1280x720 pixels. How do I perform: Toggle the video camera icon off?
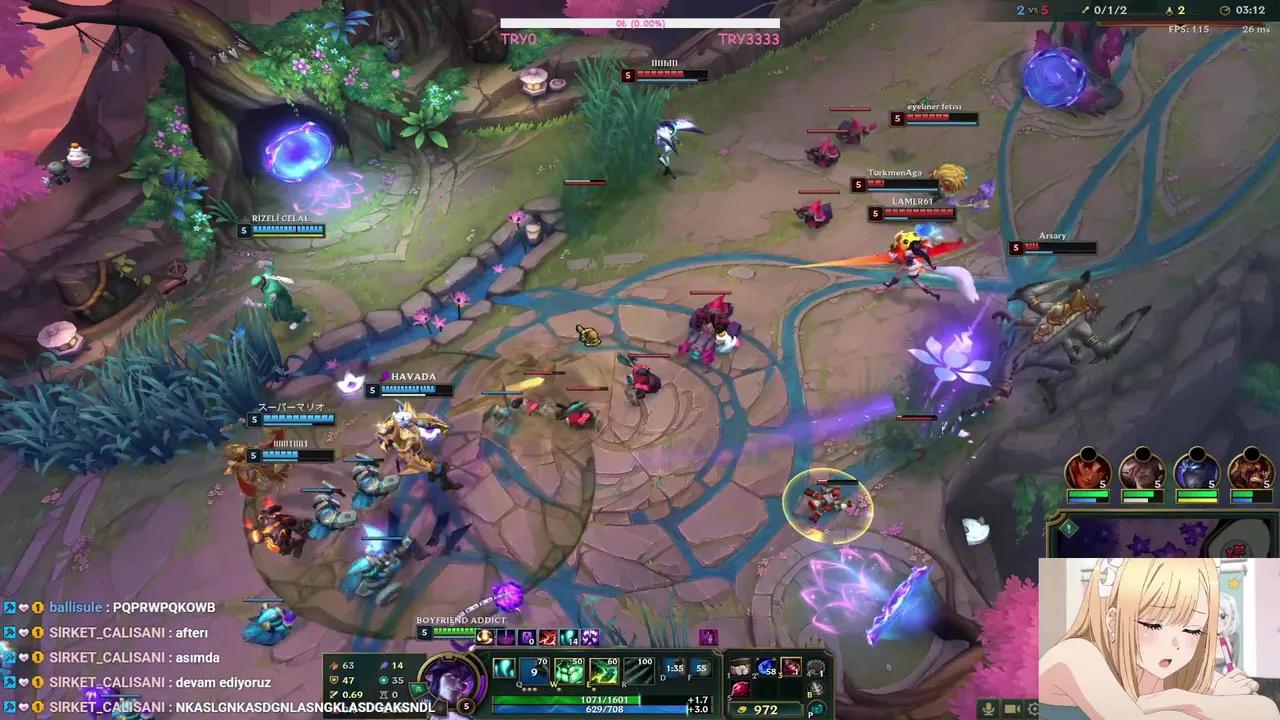pyautogui.click(x=1012, y=708)
